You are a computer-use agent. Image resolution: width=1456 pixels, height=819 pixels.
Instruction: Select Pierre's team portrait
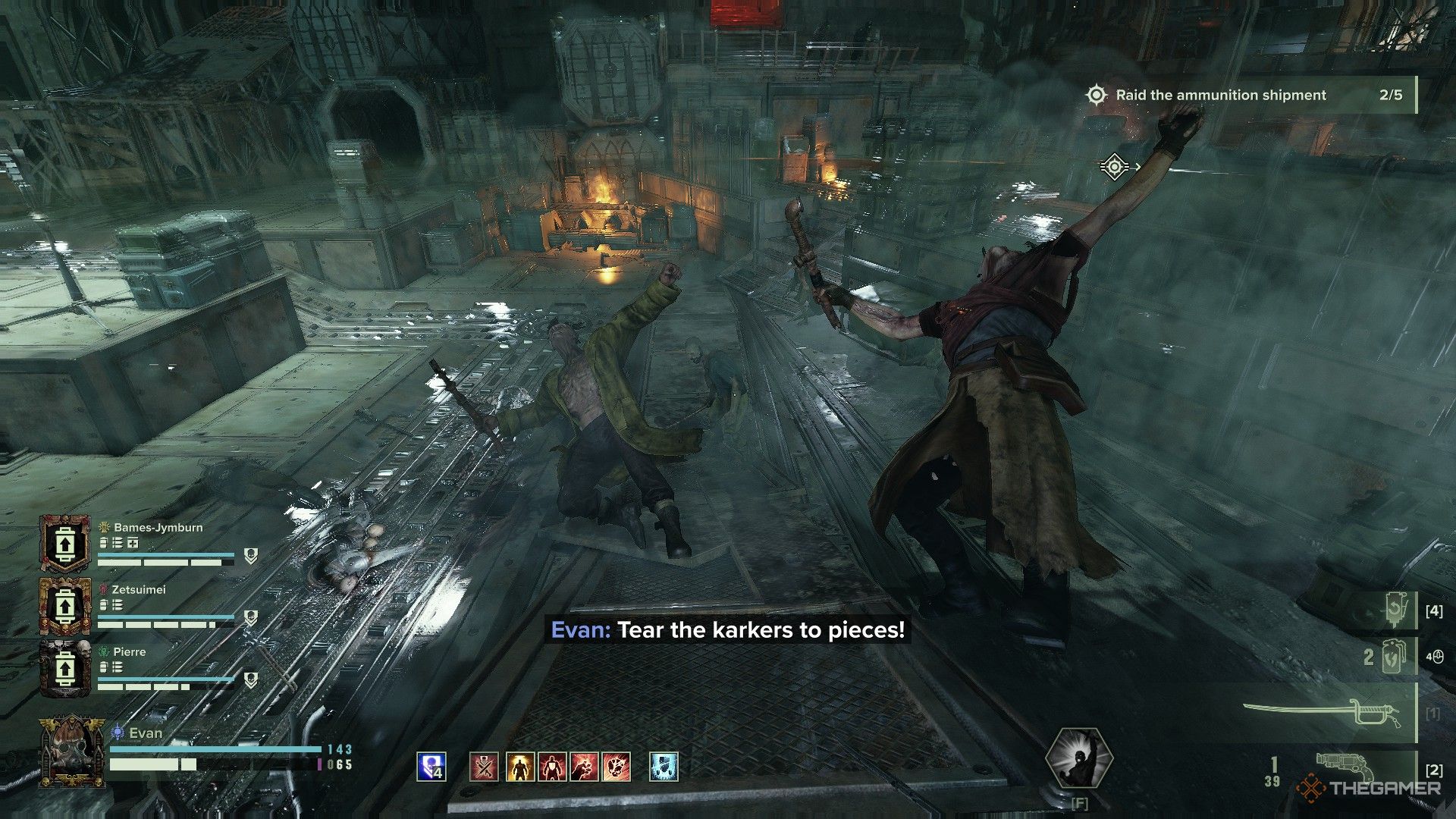point(65,669)
